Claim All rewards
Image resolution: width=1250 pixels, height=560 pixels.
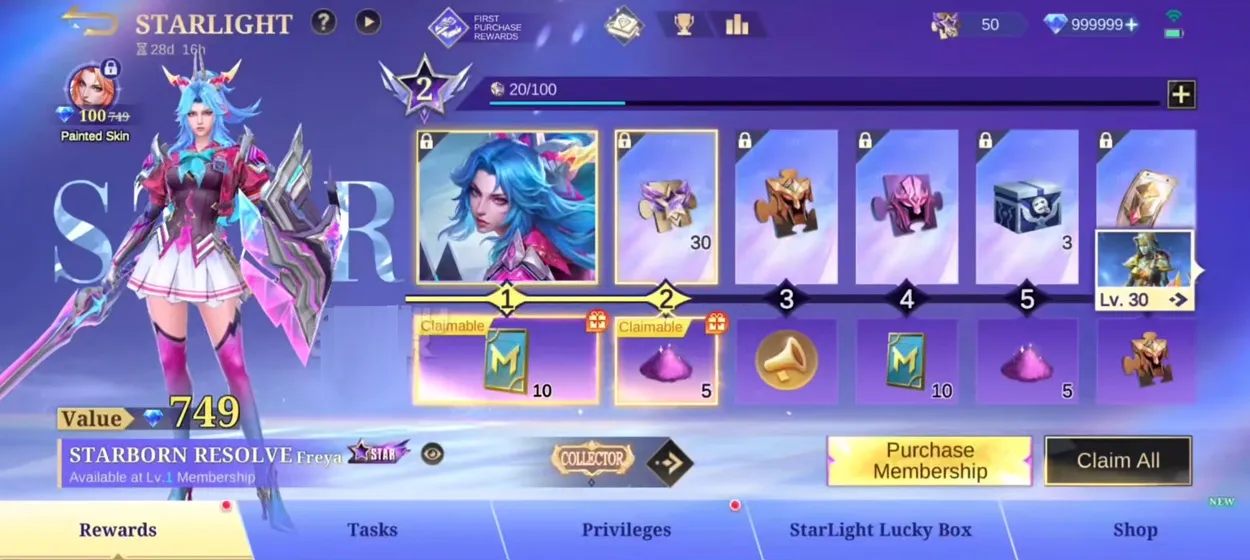click(x=1118, y=461)
